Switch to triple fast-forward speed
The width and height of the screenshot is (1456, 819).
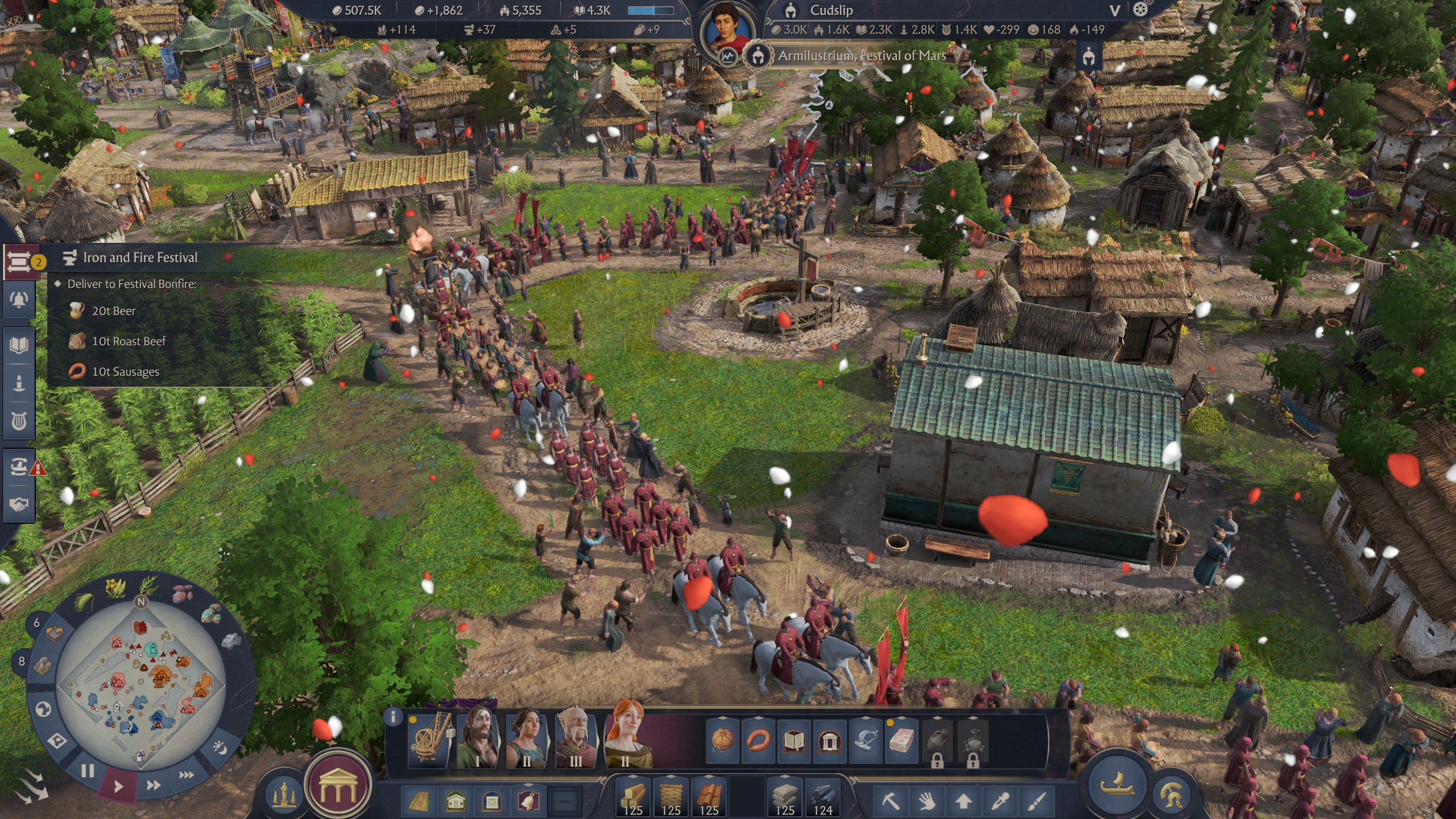[186, 775]
